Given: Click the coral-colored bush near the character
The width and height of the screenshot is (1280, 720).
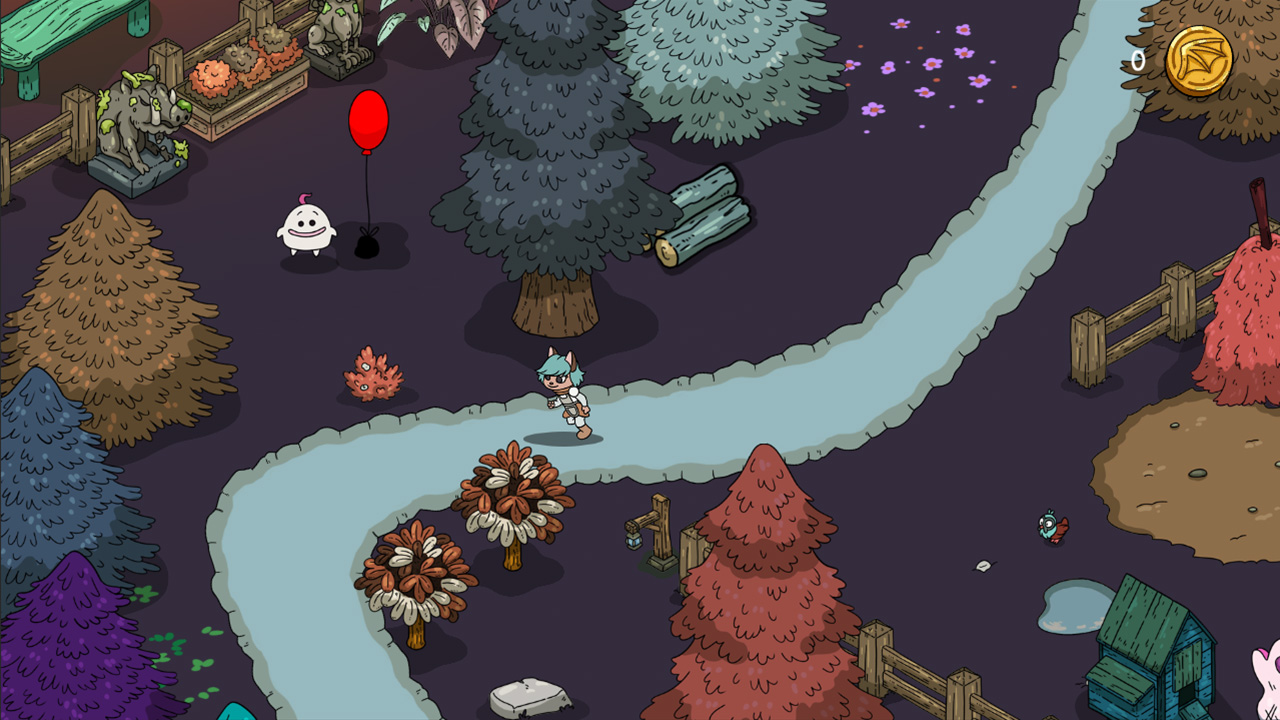Looking at the screenshot, I should pyautogui.click(x=375, y=375).
